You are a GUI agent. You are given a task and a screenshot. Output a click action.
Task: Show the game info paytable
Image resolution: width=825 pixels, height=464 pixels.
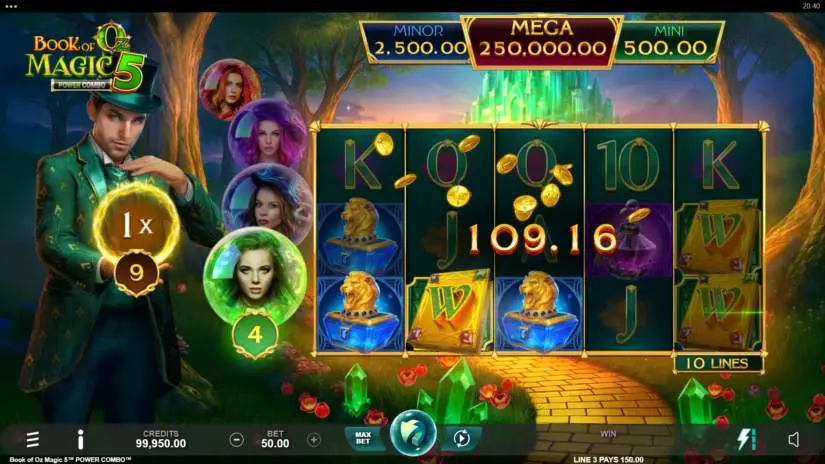pos(80,439)
